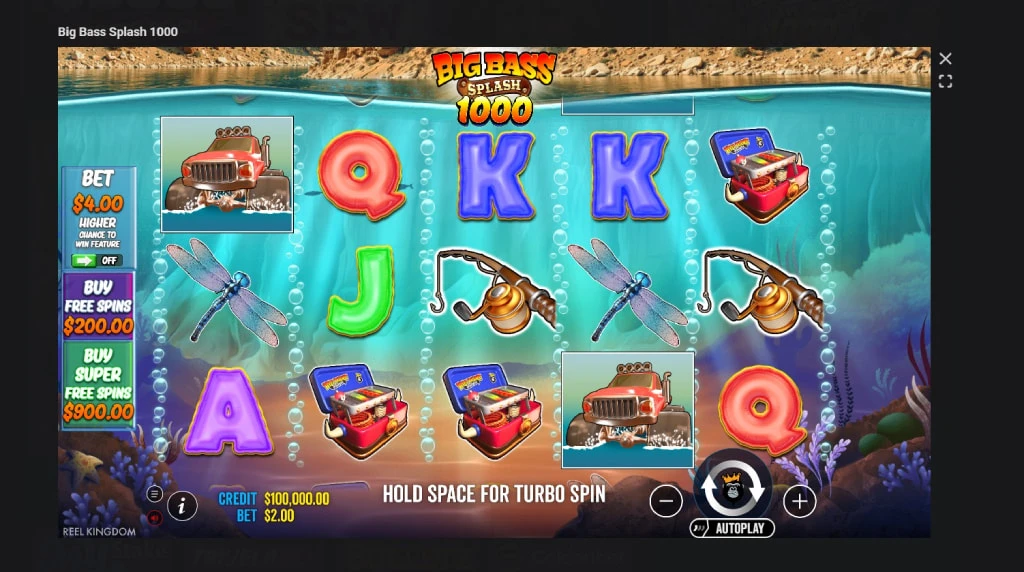Increase the bet with the plus button

pyautogui.click(x=799, y=500)
